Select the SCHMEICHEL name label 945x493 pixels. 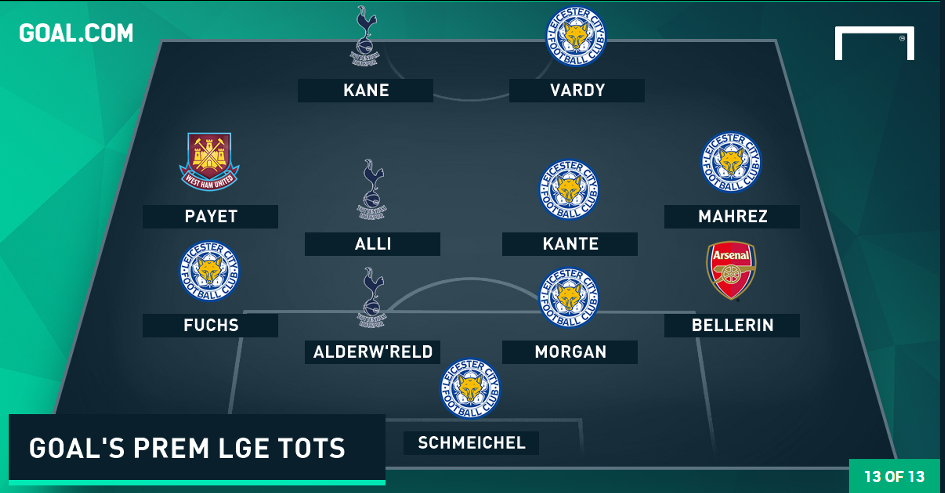tap(473, 443)
